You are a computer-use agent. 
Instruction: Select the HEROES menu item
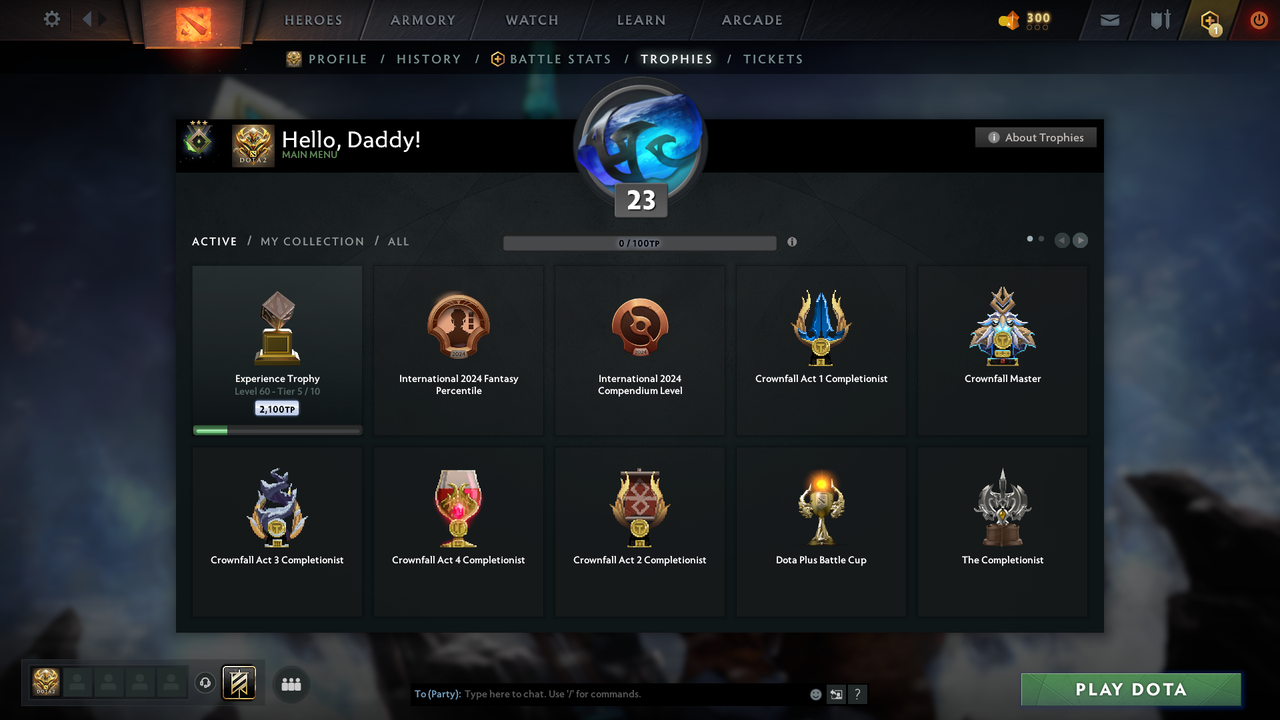313,19
